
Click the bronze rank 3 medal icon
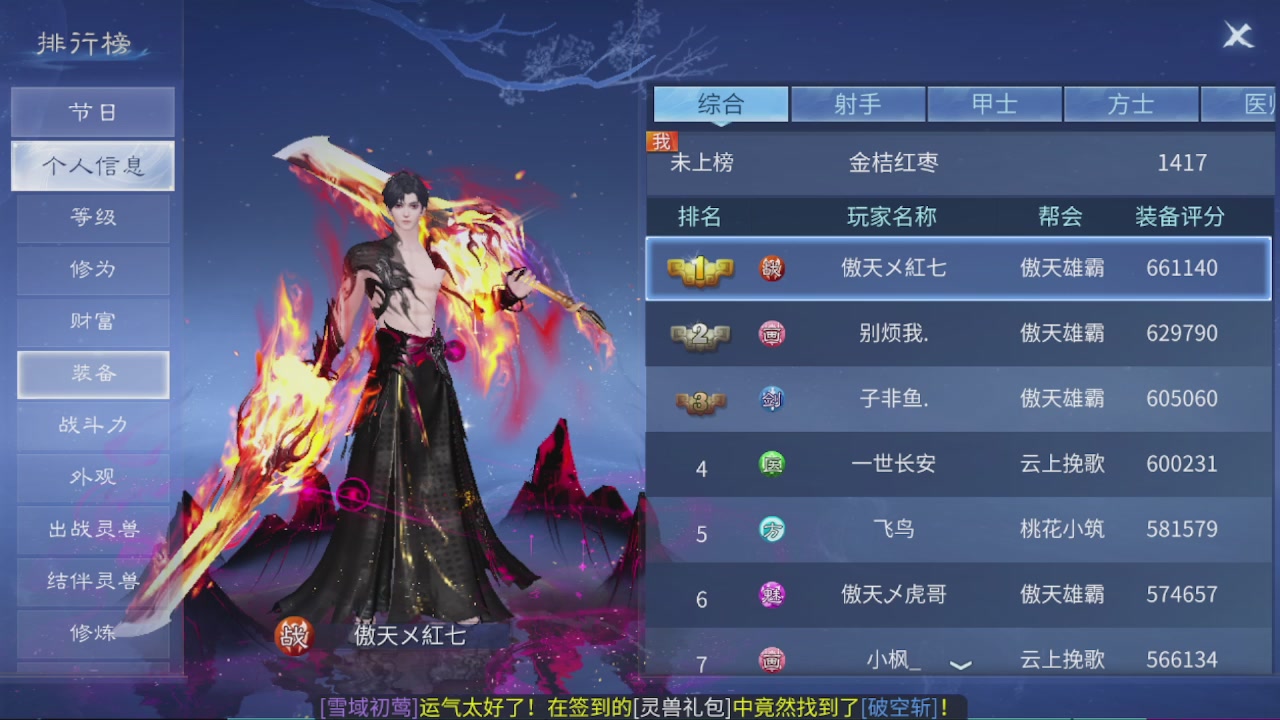point(699,398)
